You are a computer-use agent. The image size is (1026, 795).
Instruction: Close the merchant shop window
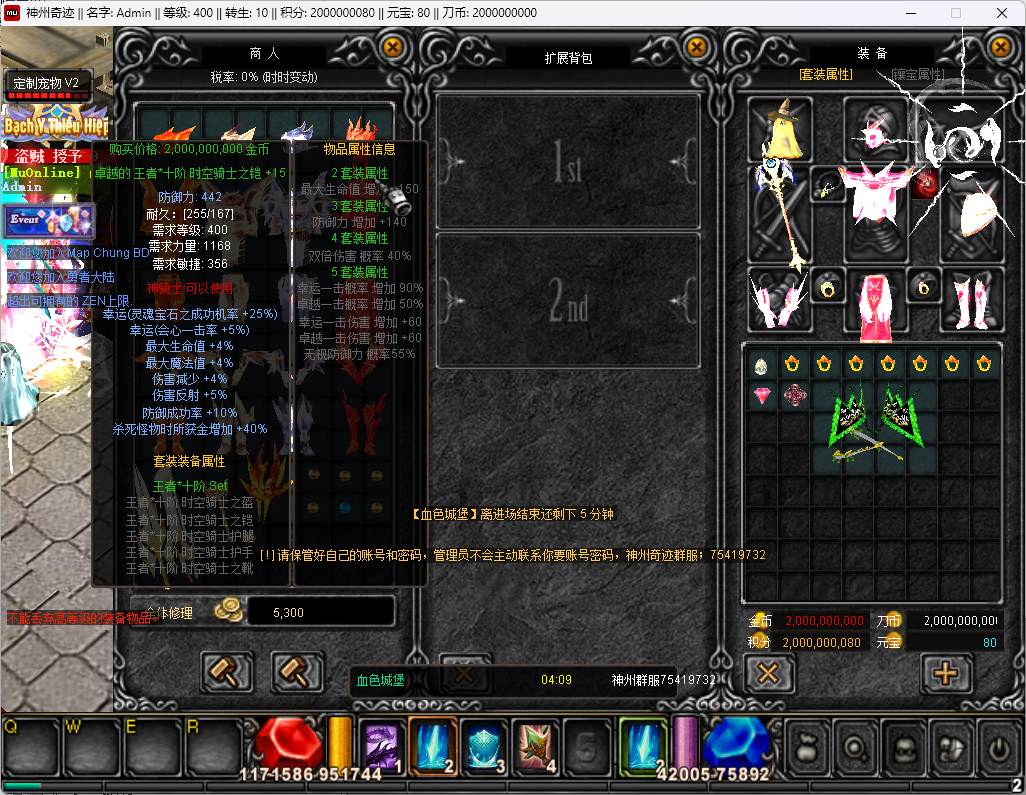coord(393,47)
